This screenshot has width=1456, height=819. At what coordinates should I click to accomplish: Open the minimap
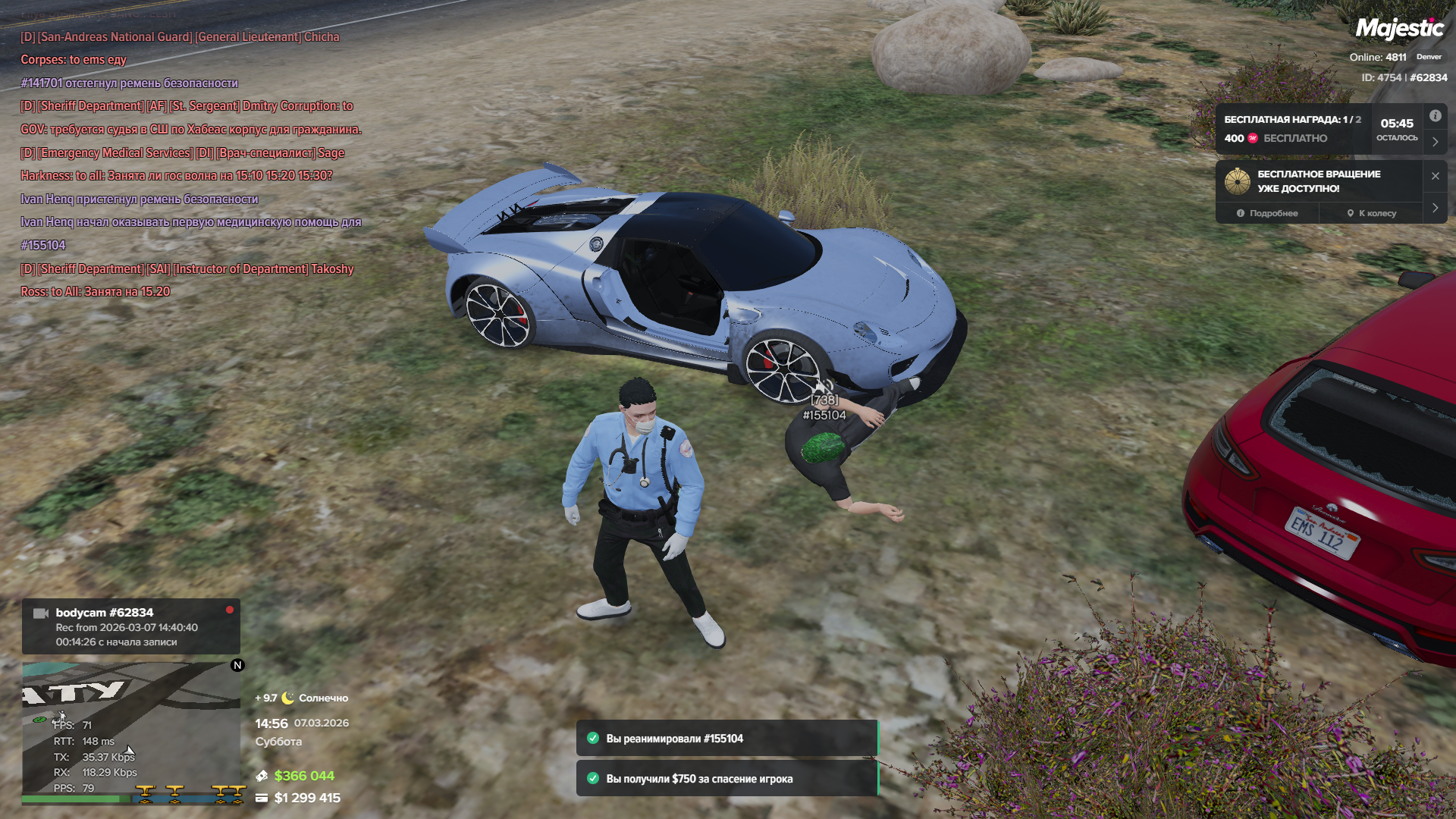130,732
